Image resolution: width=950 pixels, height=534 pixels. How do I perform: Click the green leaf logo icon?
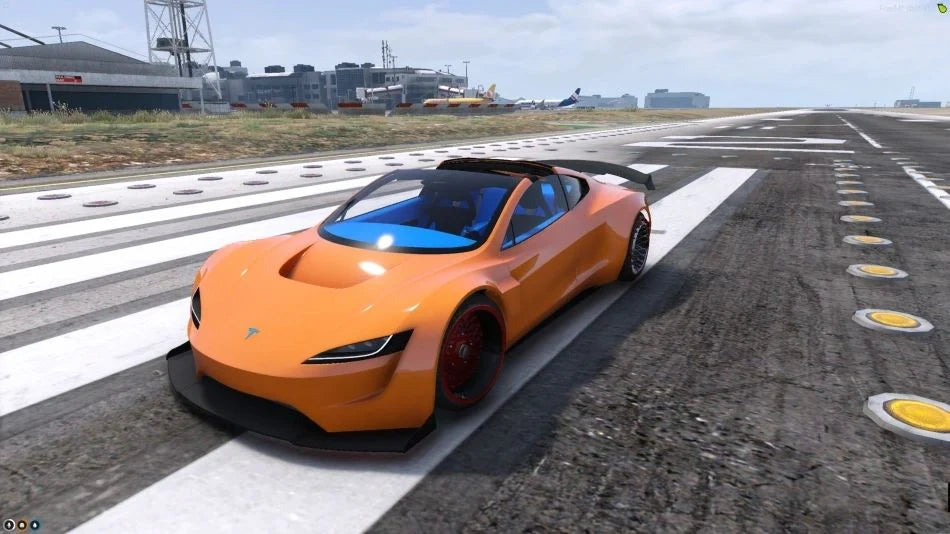(x=941, y=7)
